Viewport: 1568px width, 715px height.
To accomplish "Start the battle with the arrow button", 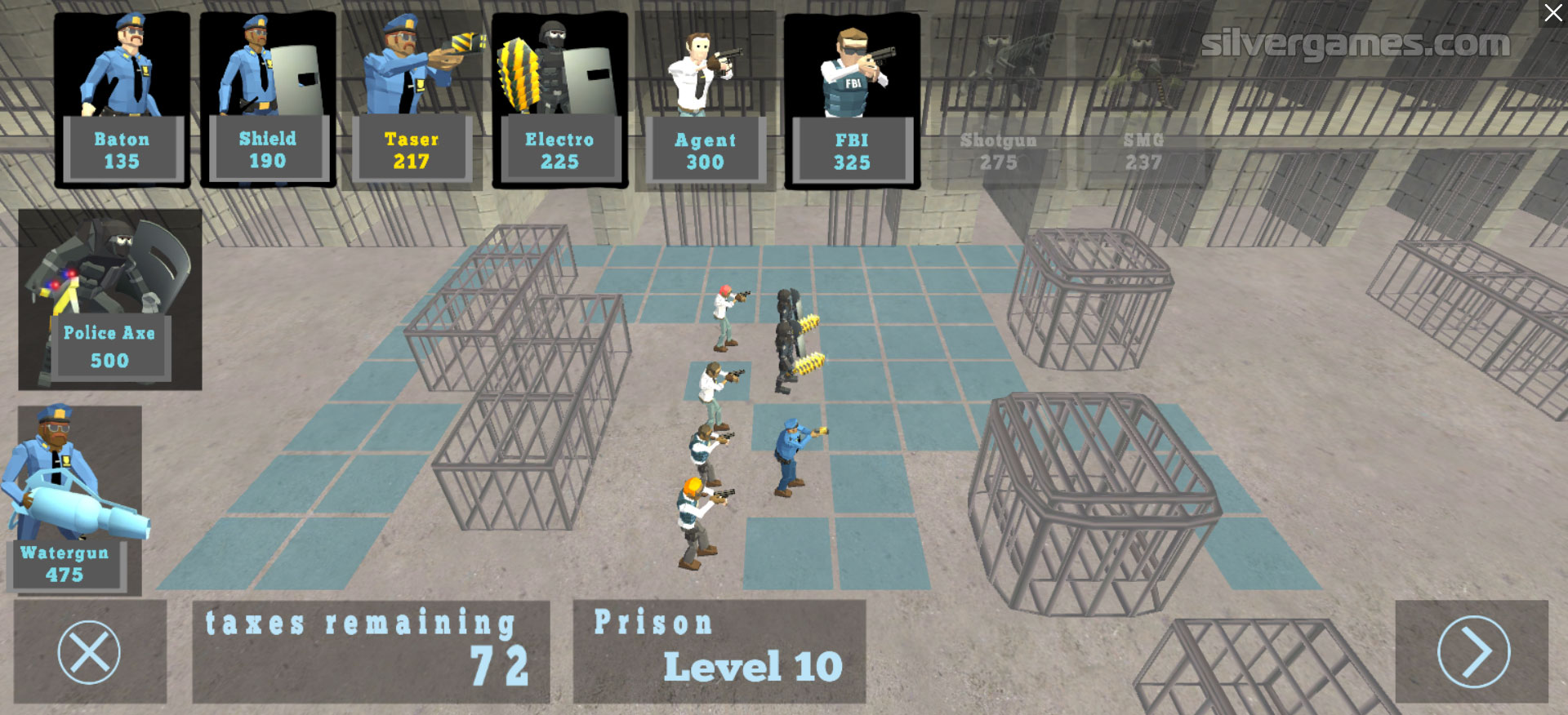I will (x=1472, y=652).
